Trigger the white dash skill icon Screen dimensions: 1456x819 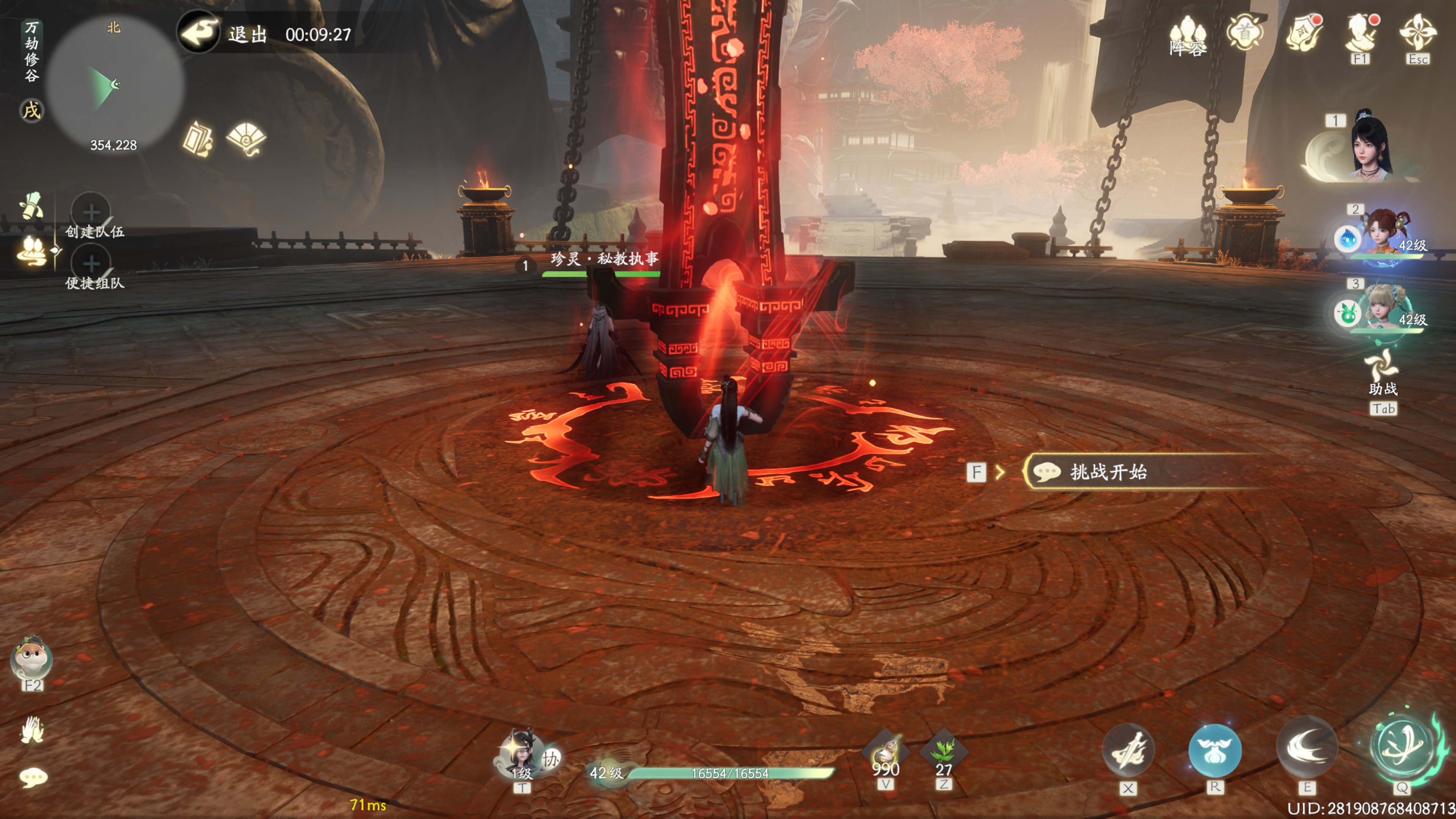[x=1306, y=747]
